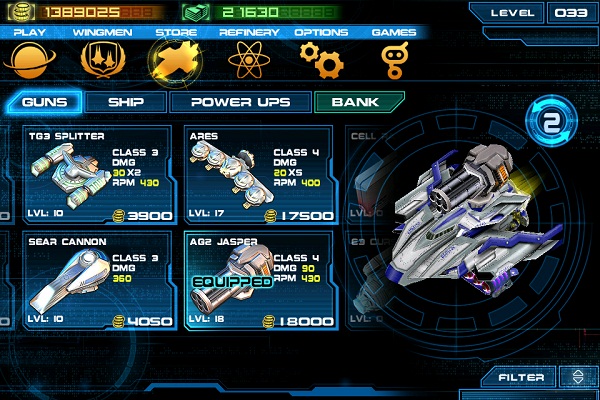Open the Refinery atom icon

click(247, 62)
